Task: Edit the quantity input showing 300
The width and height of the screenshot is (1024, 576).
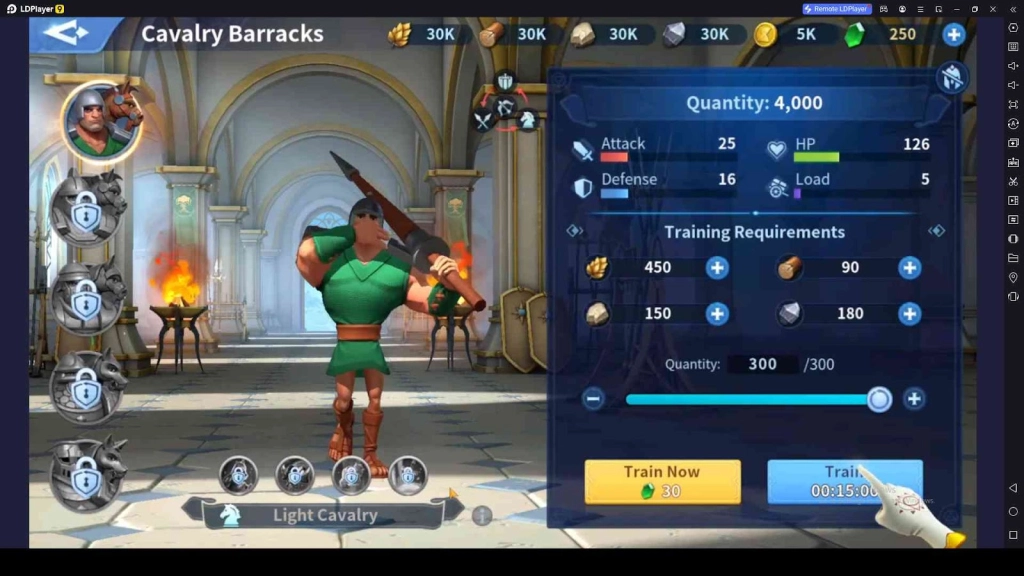Action: pyautogui.click(x=762, y=364)
